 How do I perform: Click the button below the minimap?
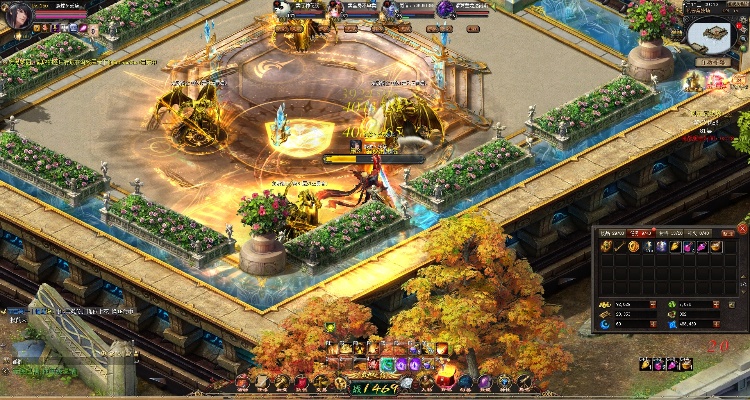pos(713,62)
